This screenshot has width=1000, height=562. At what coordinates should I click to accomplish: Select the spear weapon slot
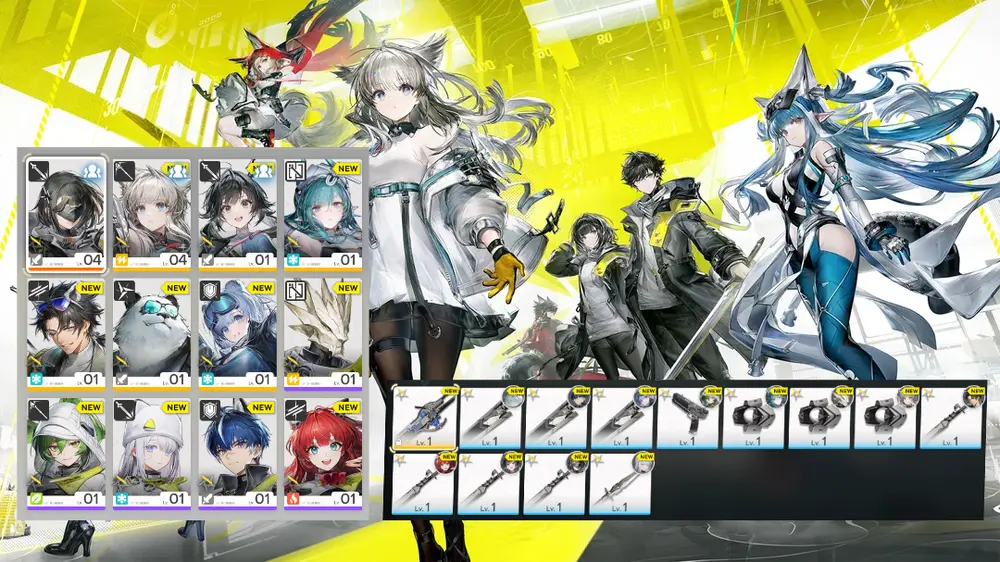[620, 483]
